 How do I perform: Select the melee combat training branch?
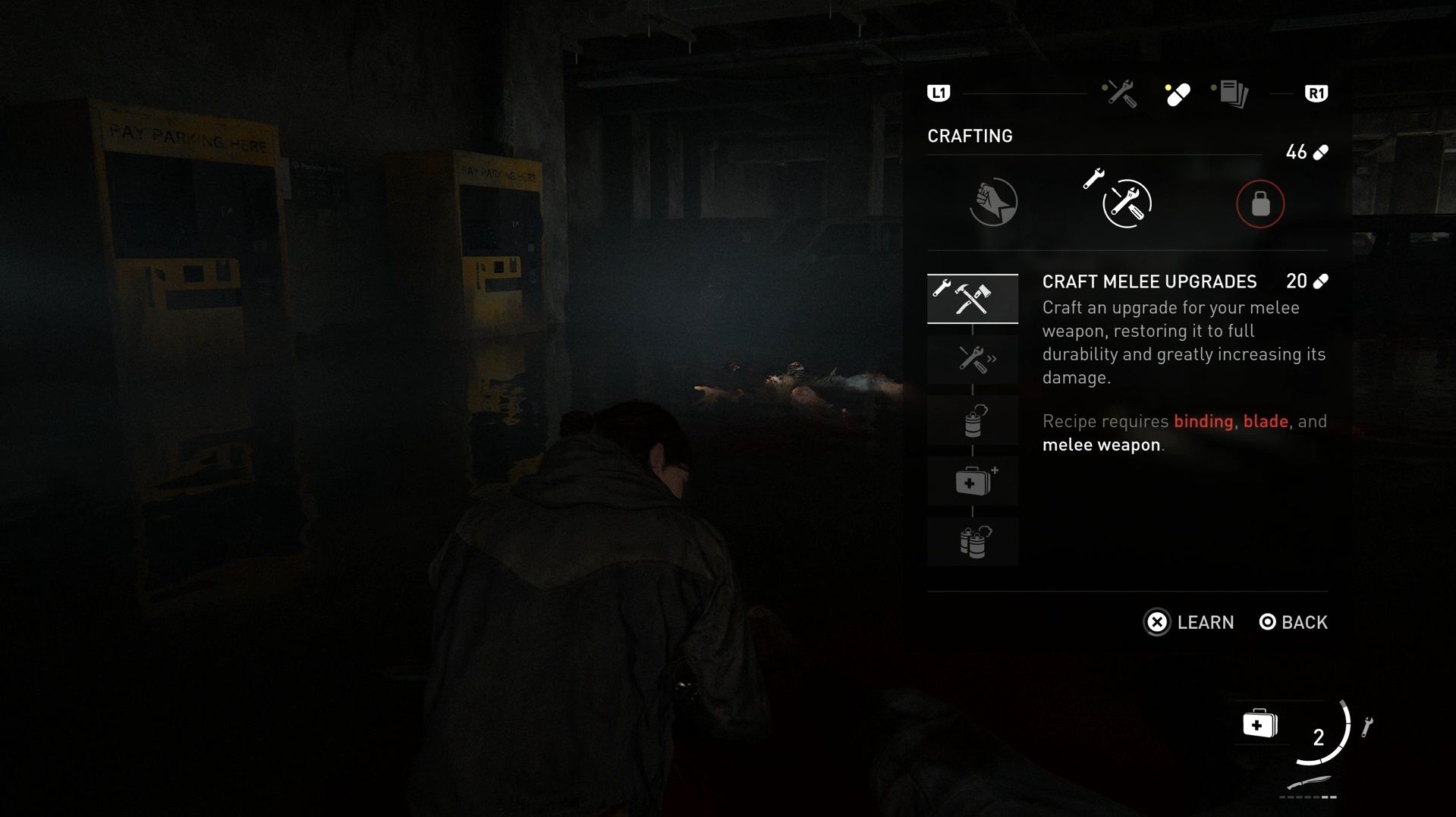pyautogui.click(x=992, y=202)
